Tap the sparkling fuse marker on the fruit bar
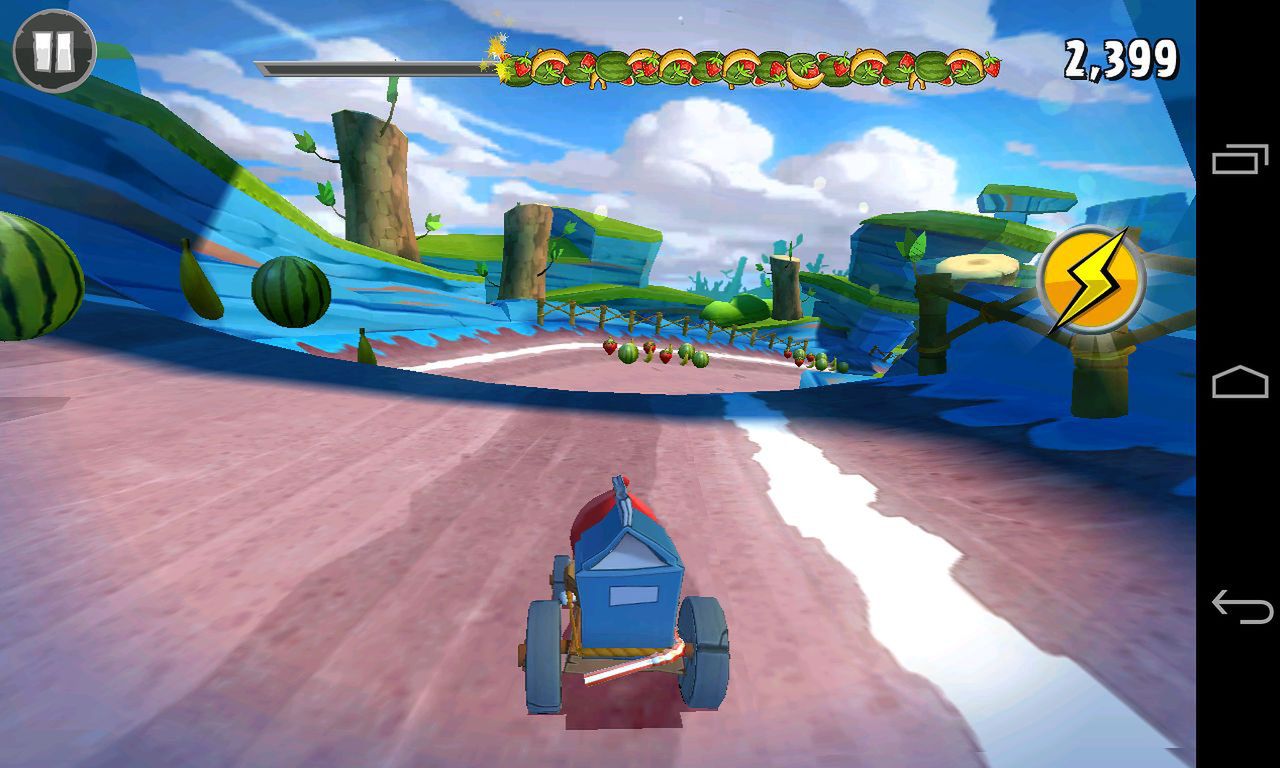Image resolution: width=1280 pixels, height=768 pixels. 494,52
